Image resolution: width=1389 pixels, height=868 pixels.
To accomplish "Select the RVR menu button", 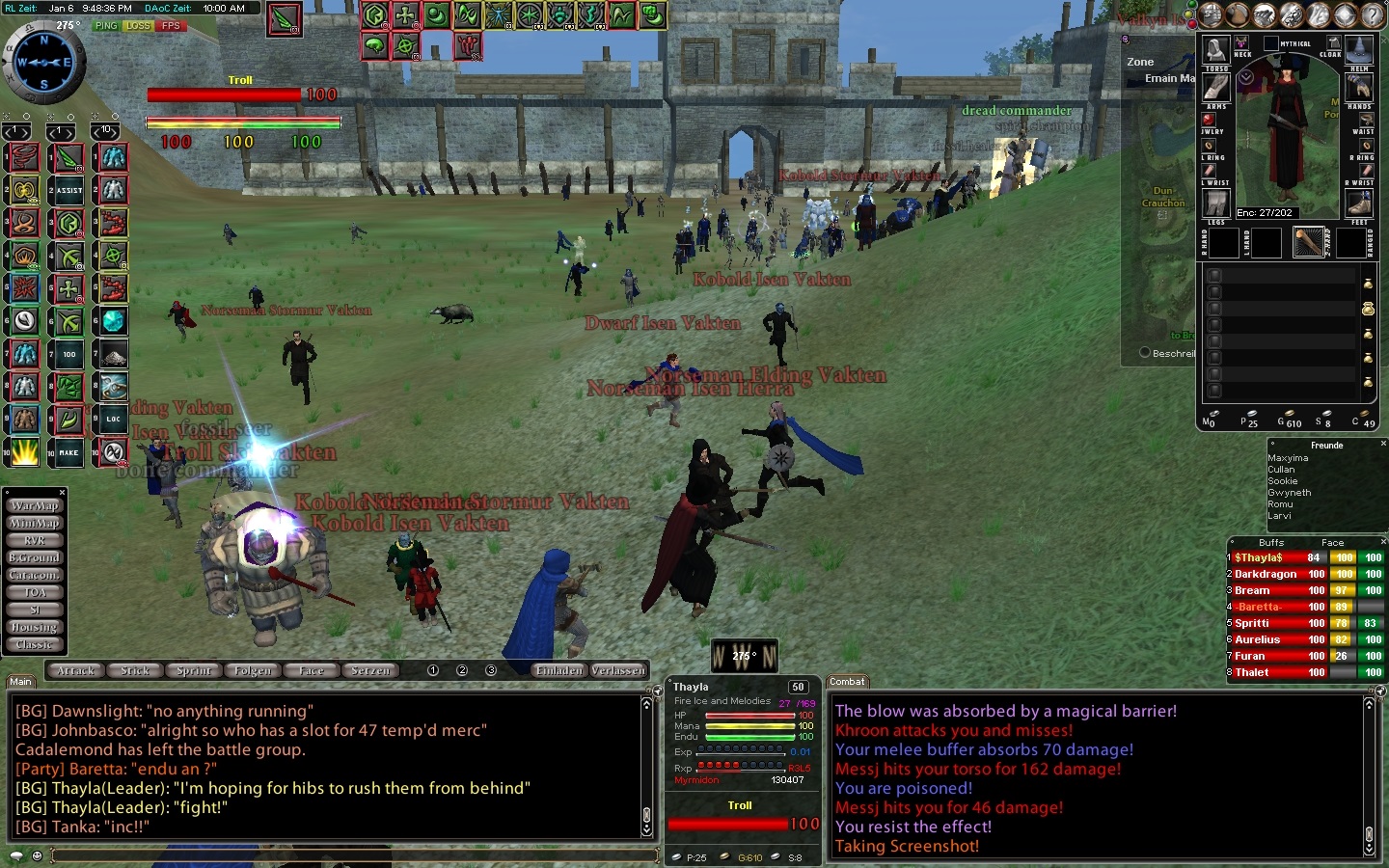I will [35, 540].
